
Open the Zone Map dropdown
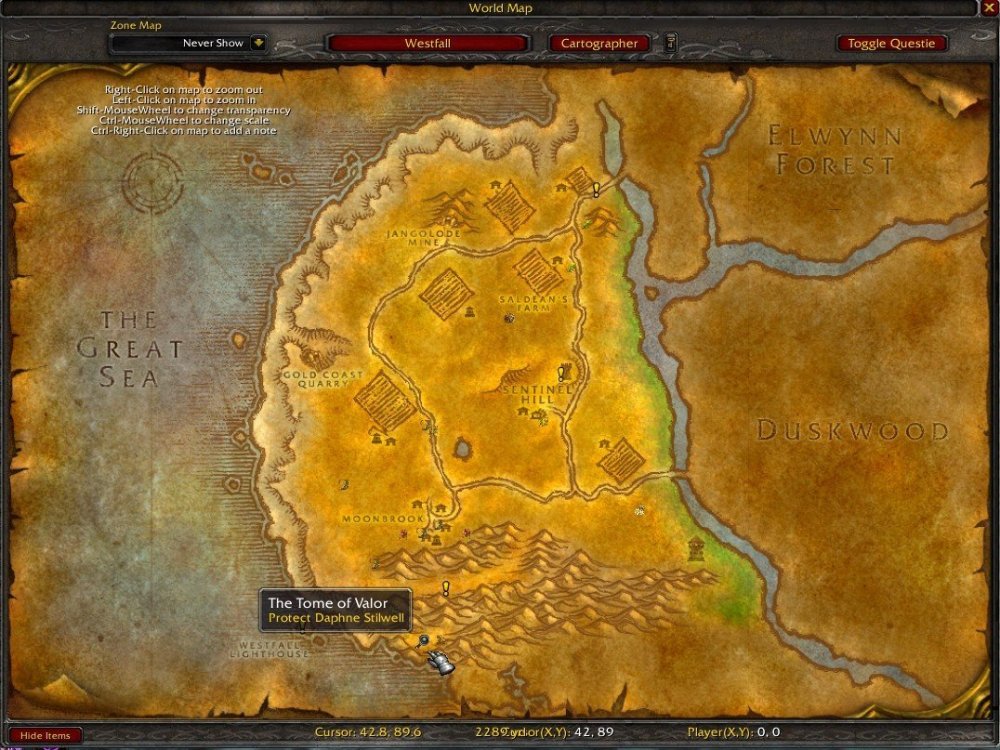[258, 43]
